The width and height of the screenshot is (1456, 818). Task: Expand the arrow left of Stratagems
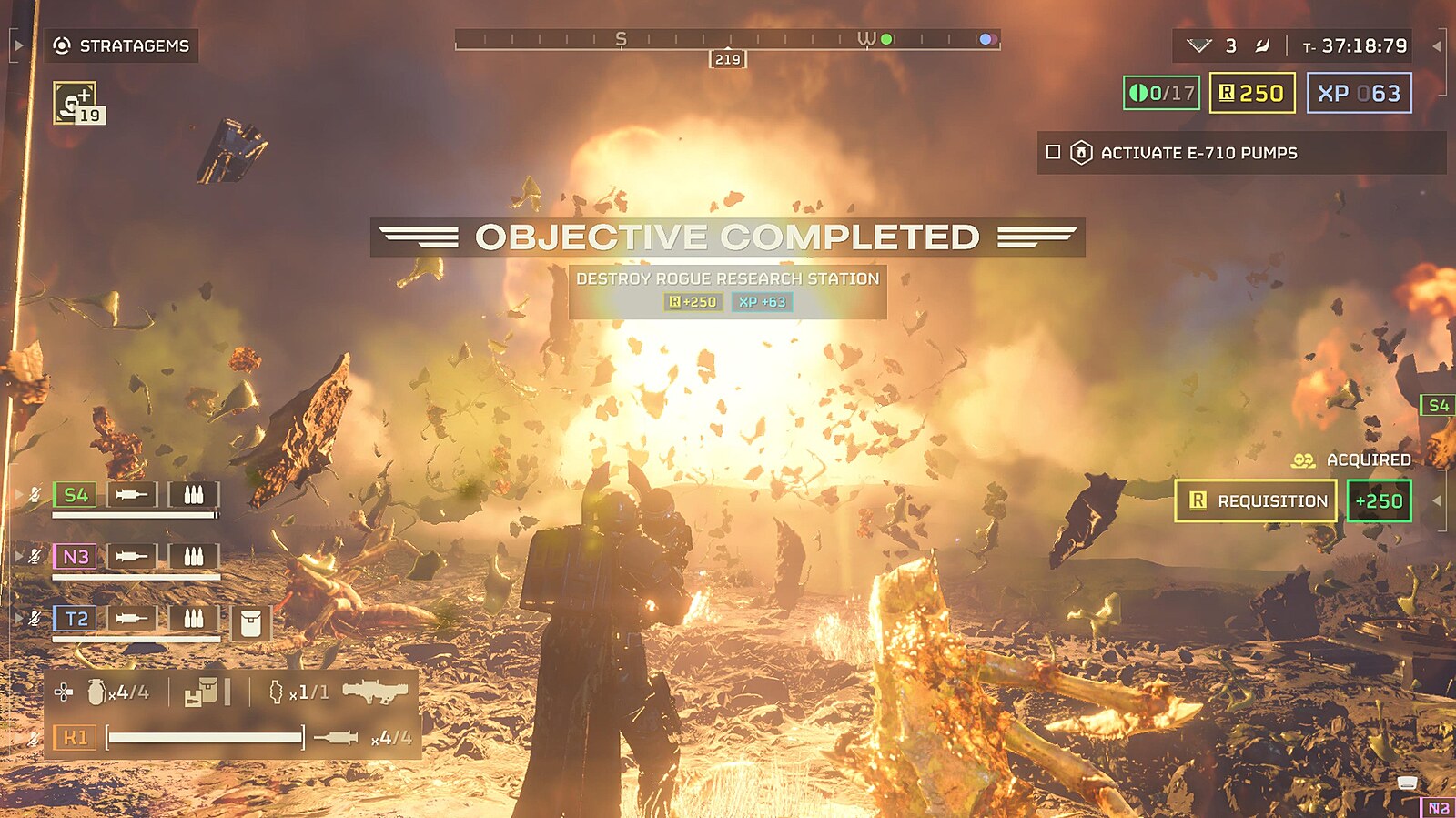point(18,45)
